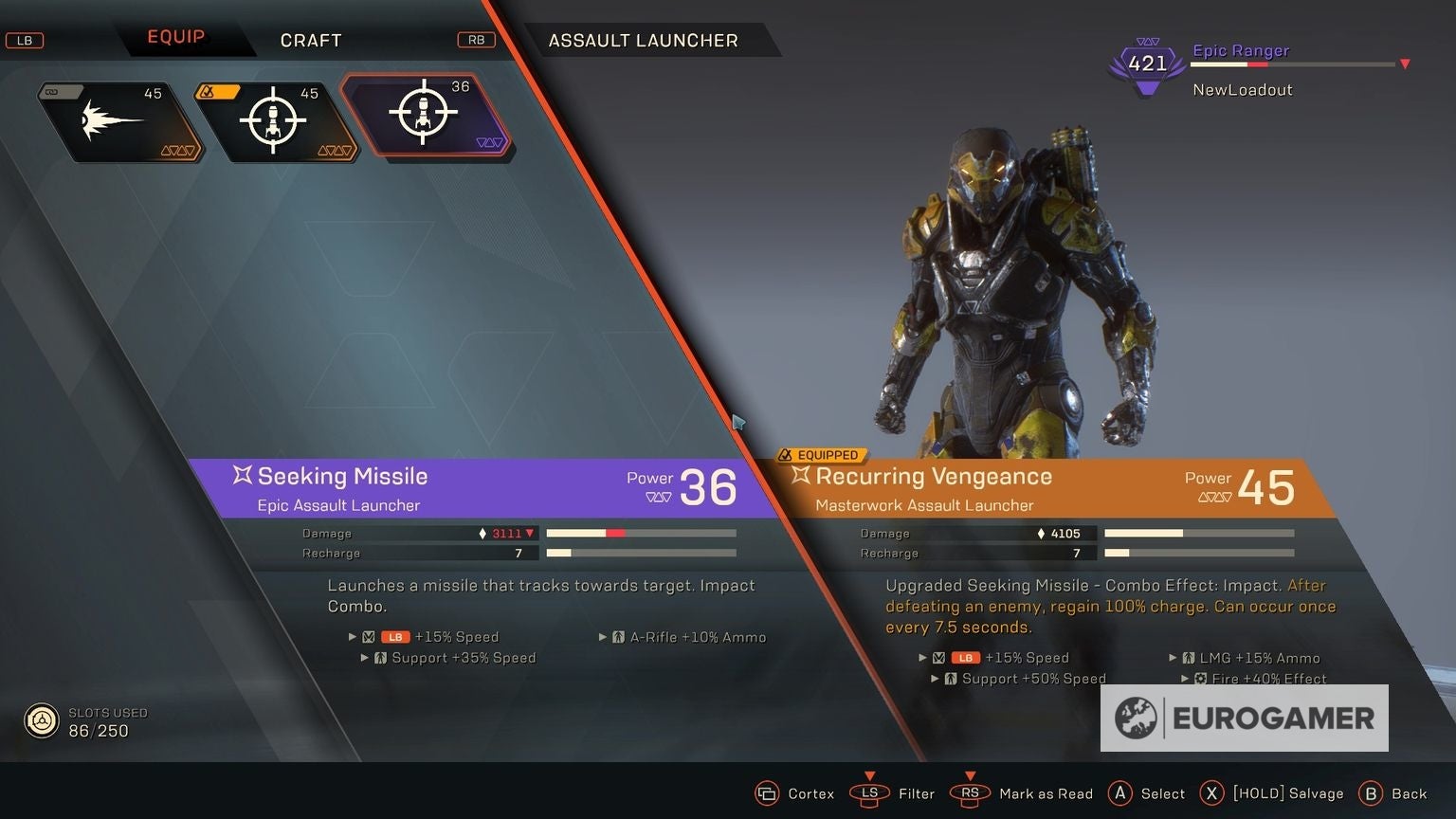Toggle Mark as Read for Seeking Missile
The height and width of the screenshot is (819, 1456).
[x=970, y=793]
